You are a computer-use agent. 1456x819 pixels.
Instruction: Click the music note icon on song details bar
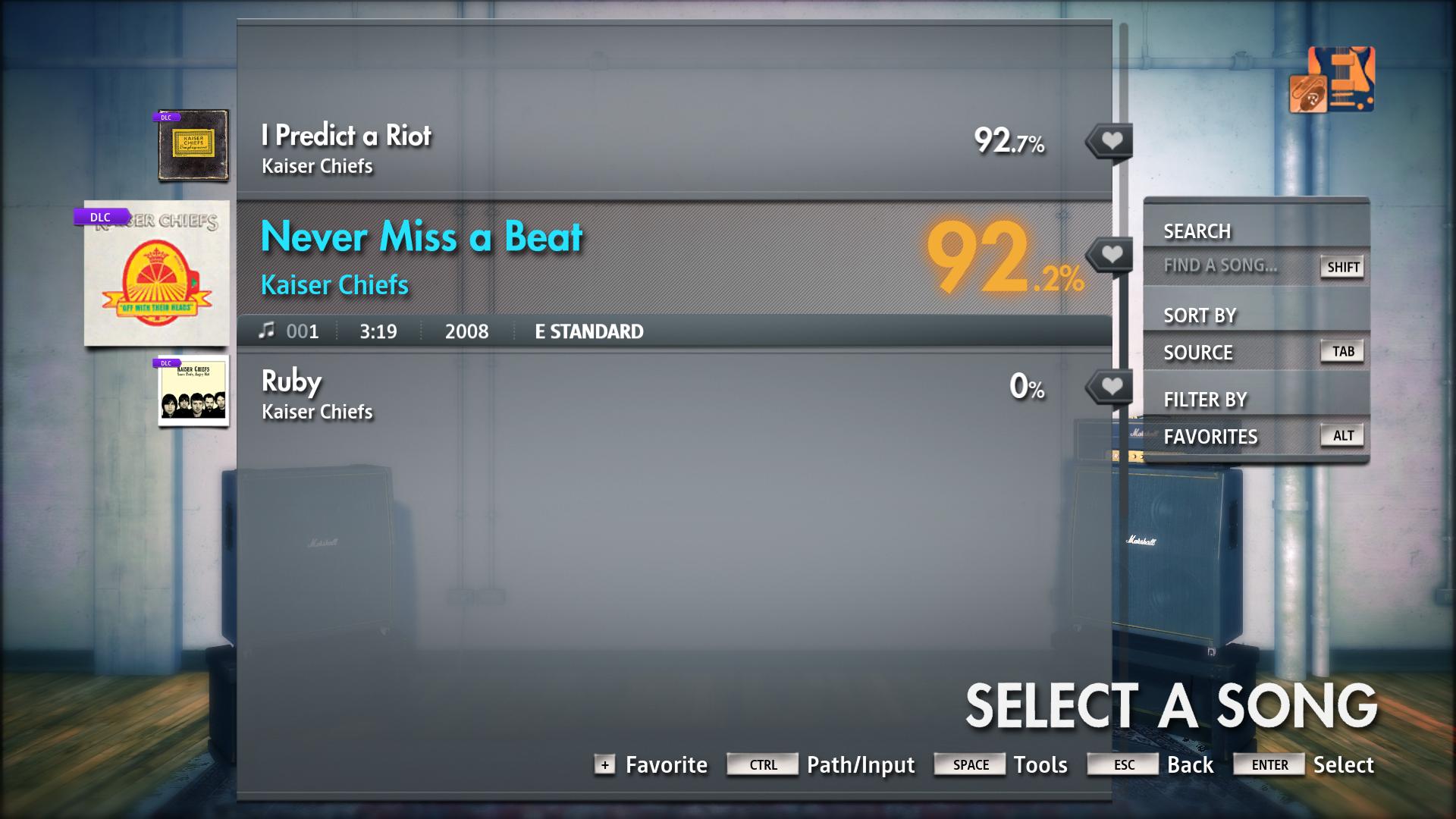267,331
